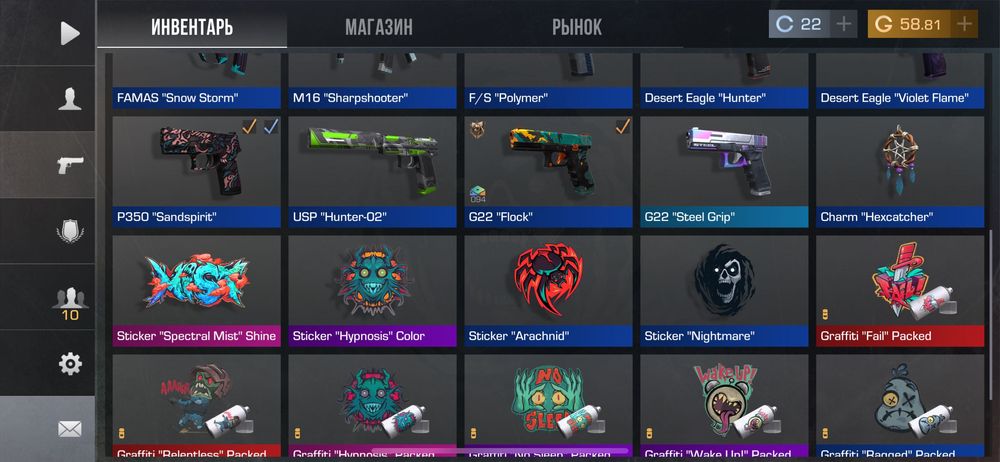Open the pistol inventory sidebar icon
This screenshot has width=1000, height=462.
(69, 164)
